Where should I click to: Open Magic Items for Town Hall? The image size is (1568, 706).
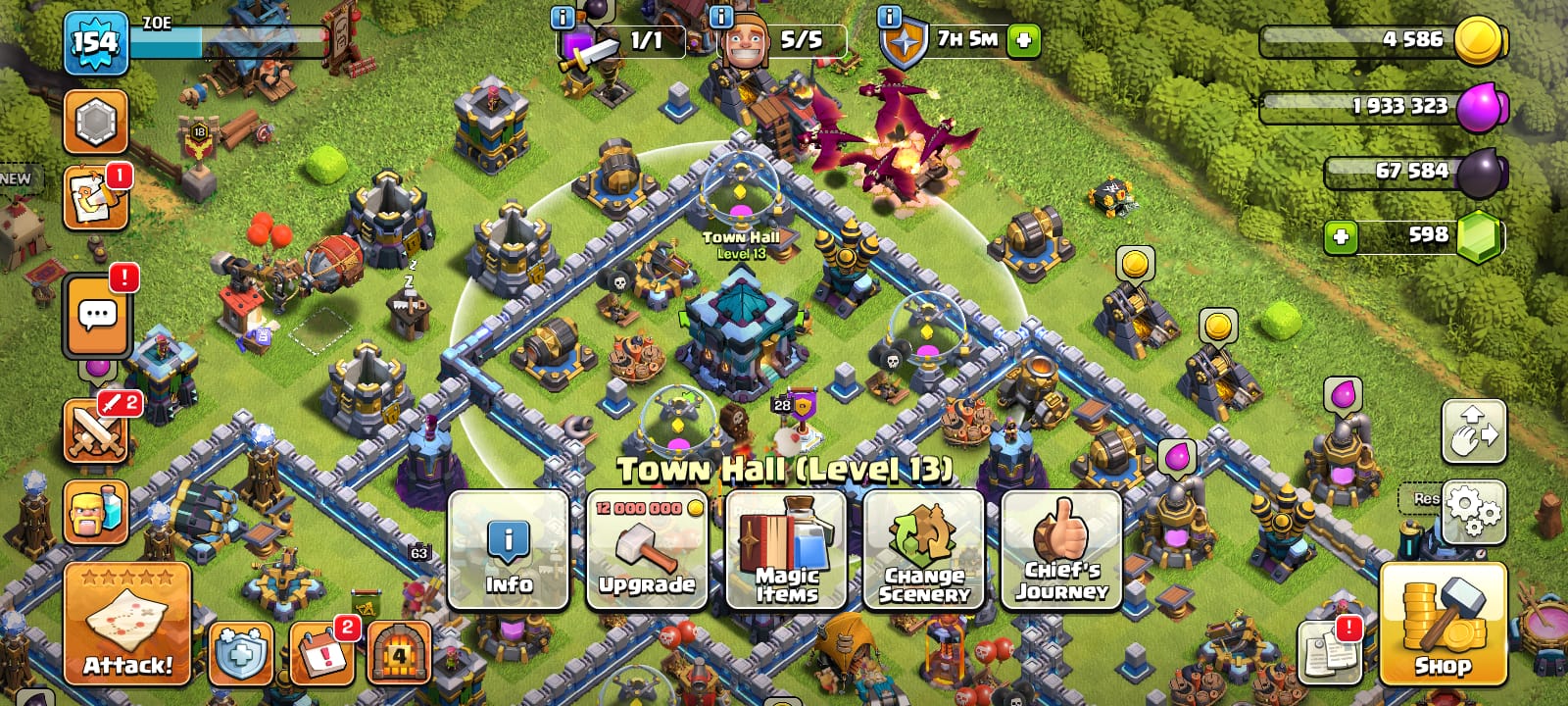pyautogui.click(x=785, y=550)
